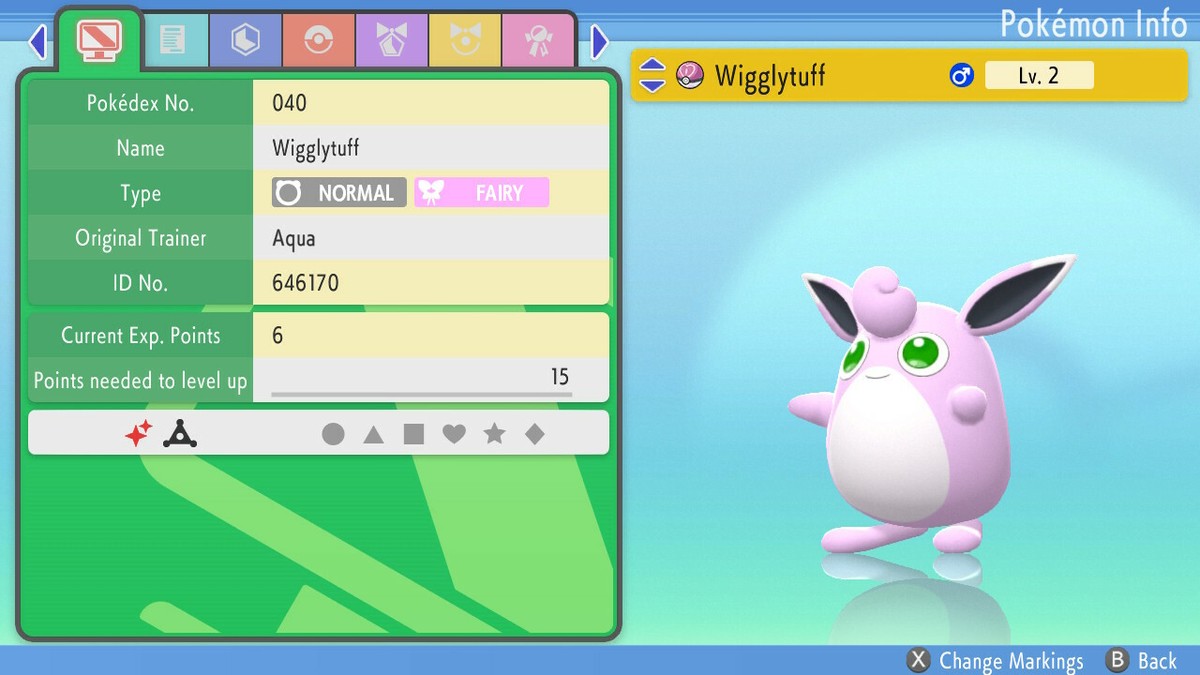Show the yellow ribbon face tab
Image resolution: width=1200 pixels, height=675 pixels.
tap(464, 41)
